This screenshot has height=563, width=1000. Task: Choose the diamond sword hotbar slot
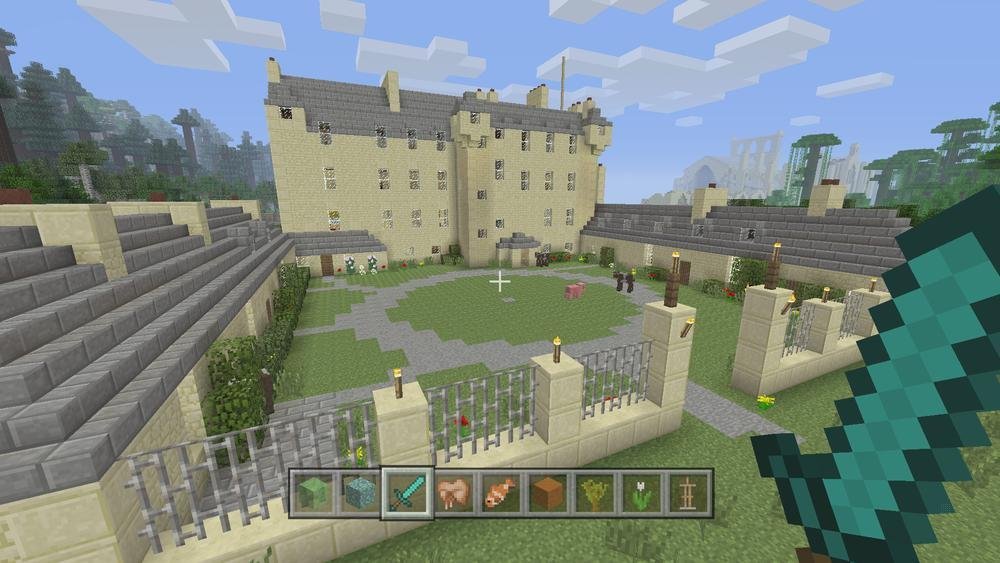click(x=406, y=492)
